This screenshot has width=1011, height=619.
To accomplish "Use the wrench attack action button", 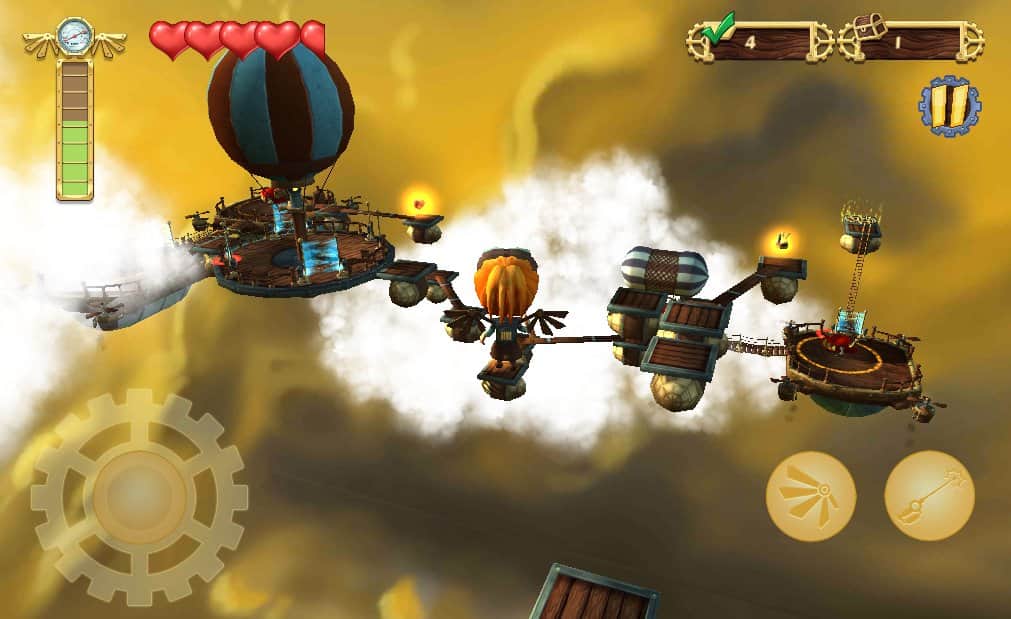I will [929, 496].
